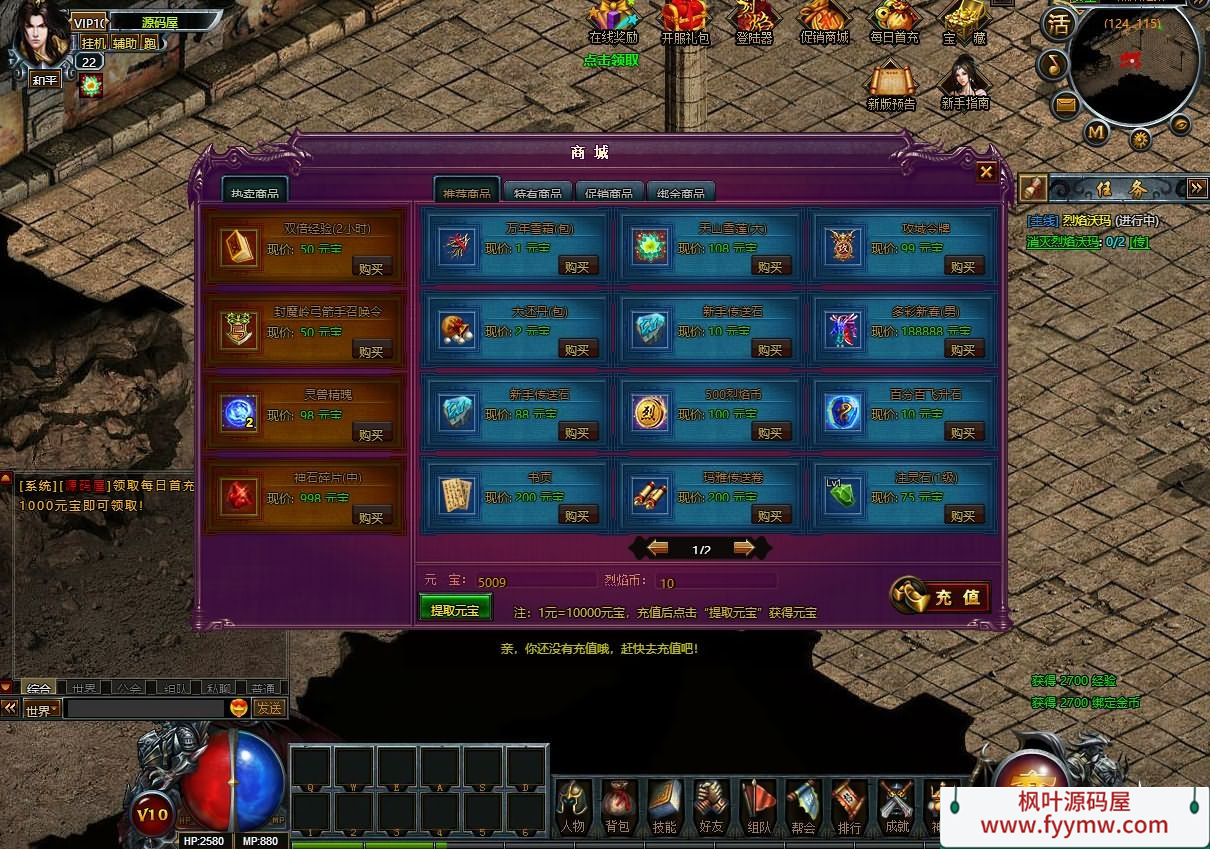The height and width of the screenshot is (849, 1210).
Task: Close the 商城 shop window
Action: [986, 172]
